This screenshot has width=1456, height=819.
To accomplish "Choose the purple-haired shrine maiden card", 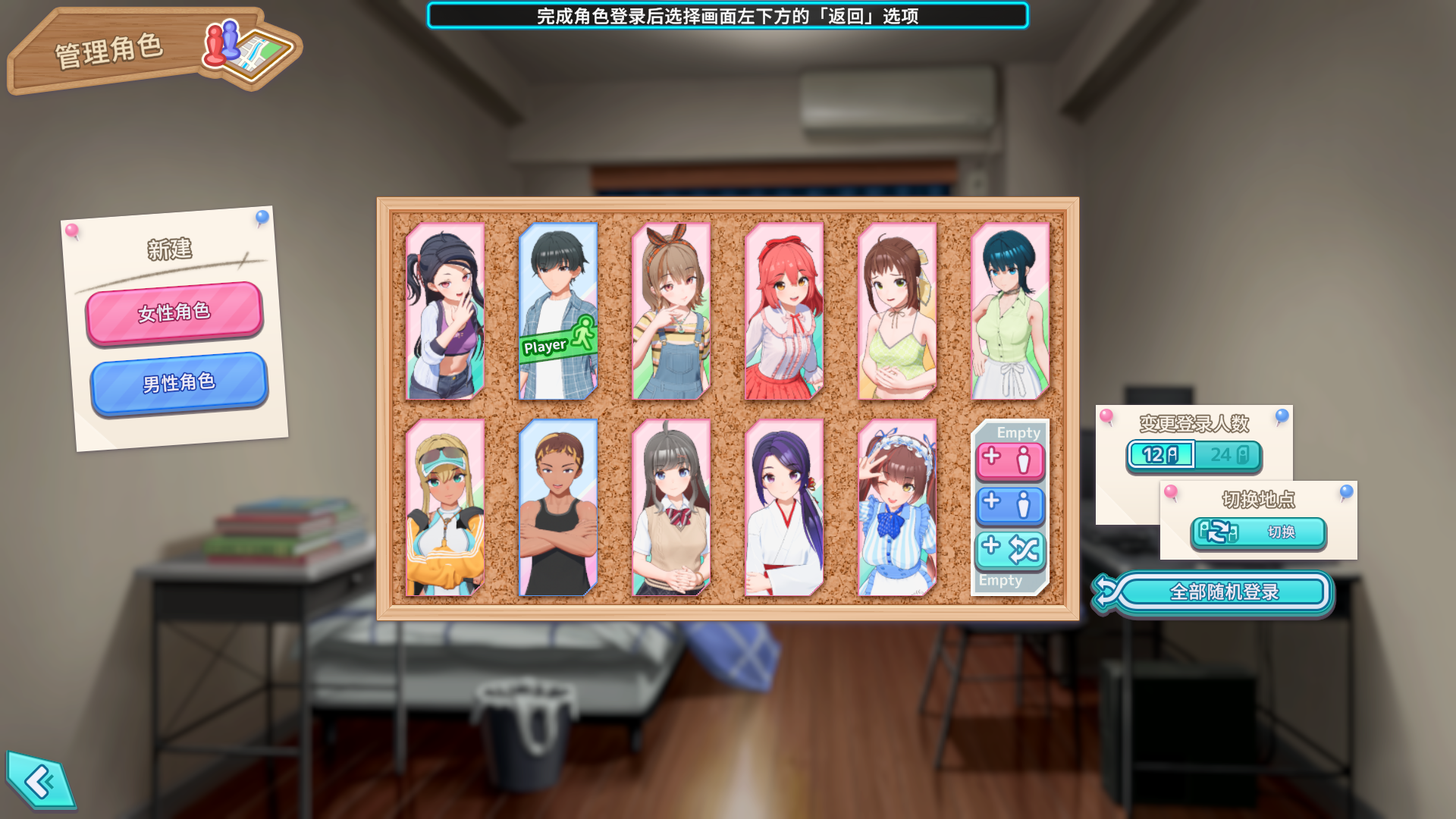I will coord(784,507).
